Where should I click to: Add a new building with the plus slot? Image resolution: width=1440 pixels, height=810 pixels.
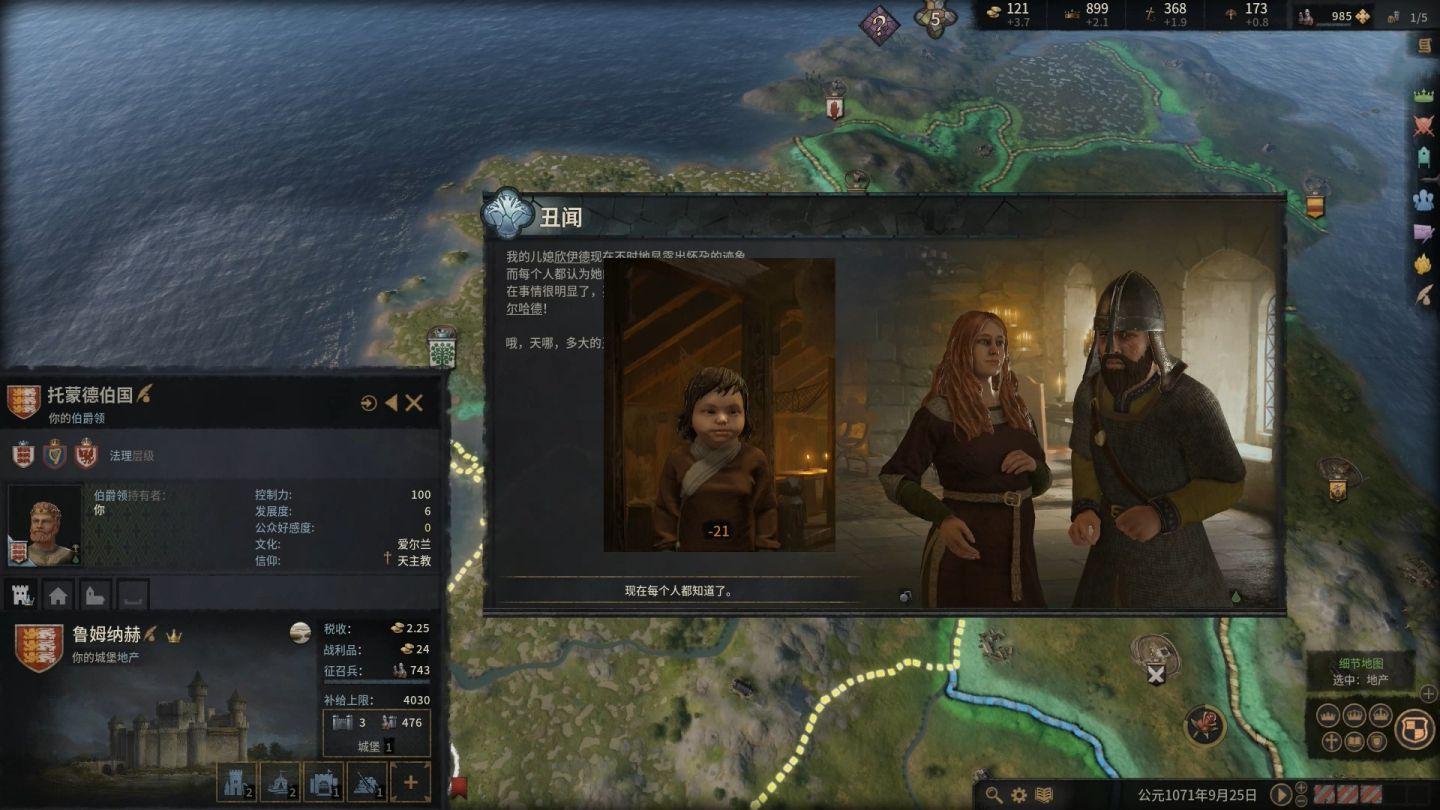(410, 782)
